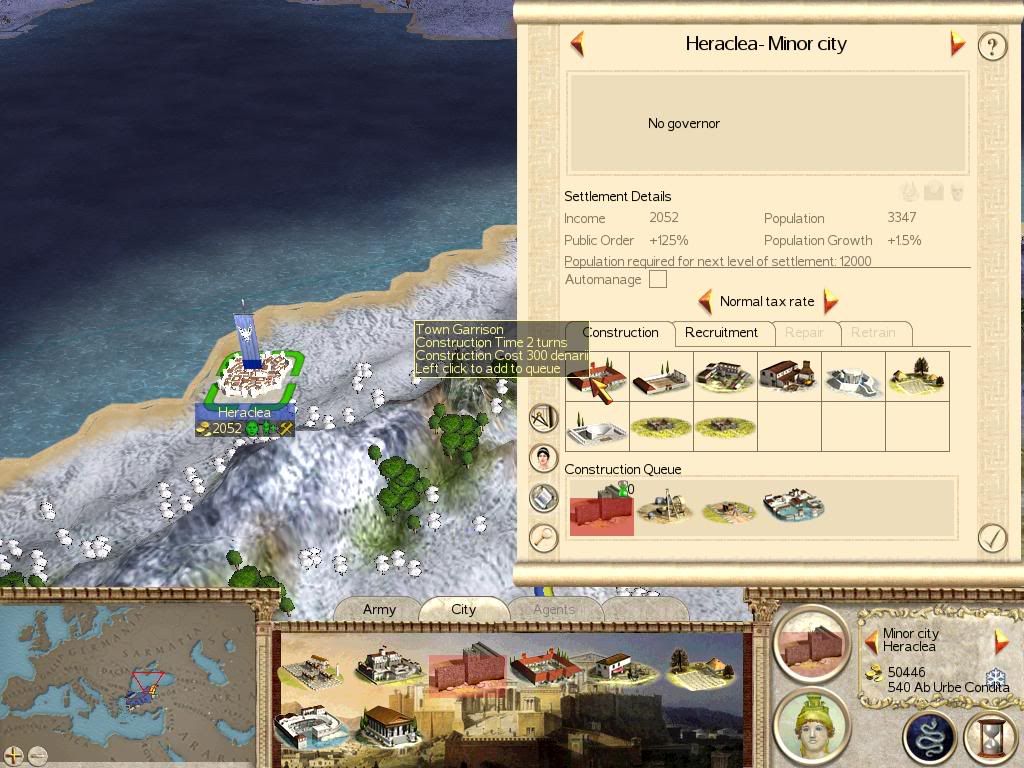The width and height of the screenshot is (1024, 768).
Task: Open the magnifying glass settlement details button
Action: [x=543, y=538]
